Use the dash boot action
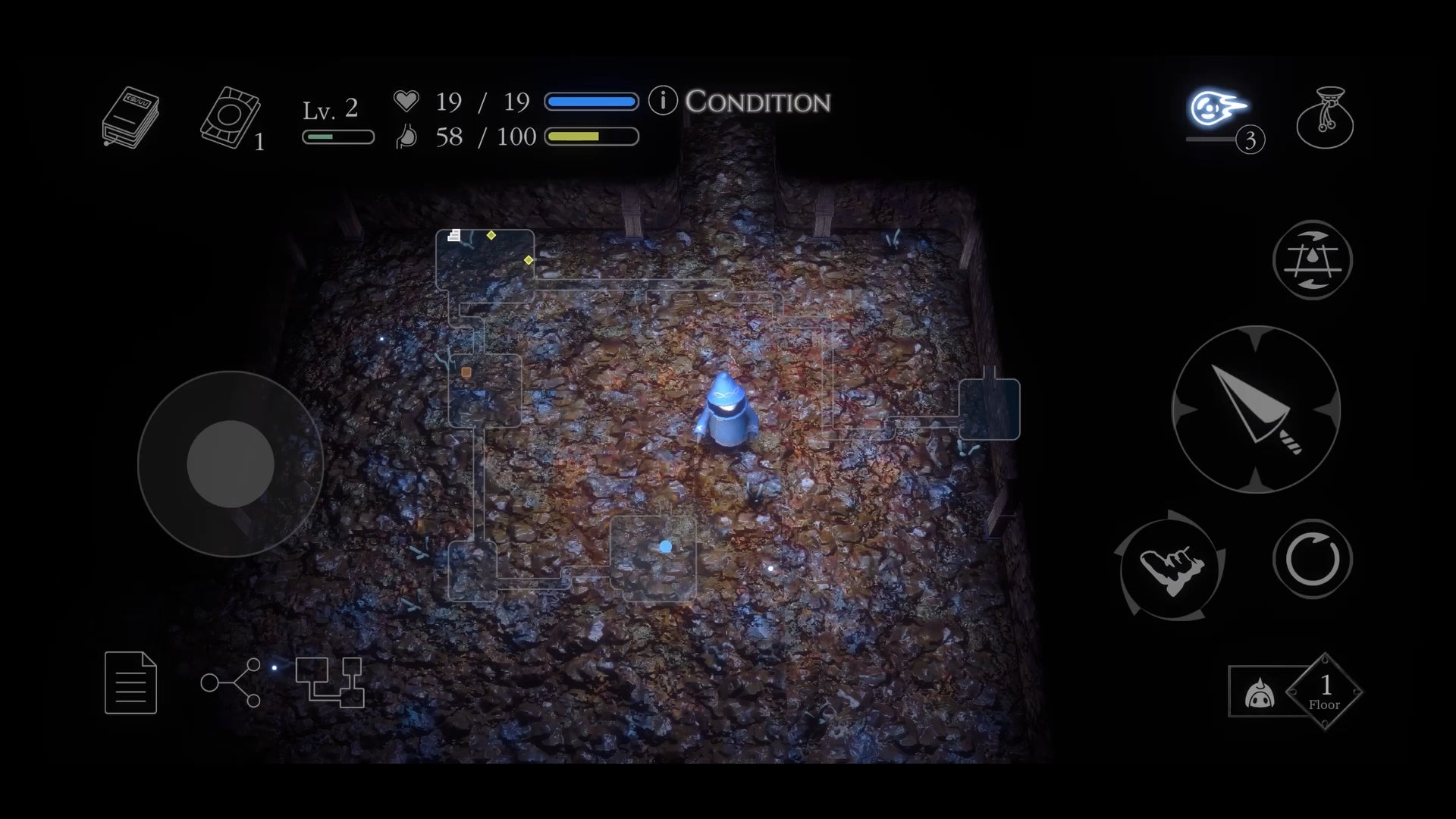Screen dimensions: 1456x819 coord(1172,566)
